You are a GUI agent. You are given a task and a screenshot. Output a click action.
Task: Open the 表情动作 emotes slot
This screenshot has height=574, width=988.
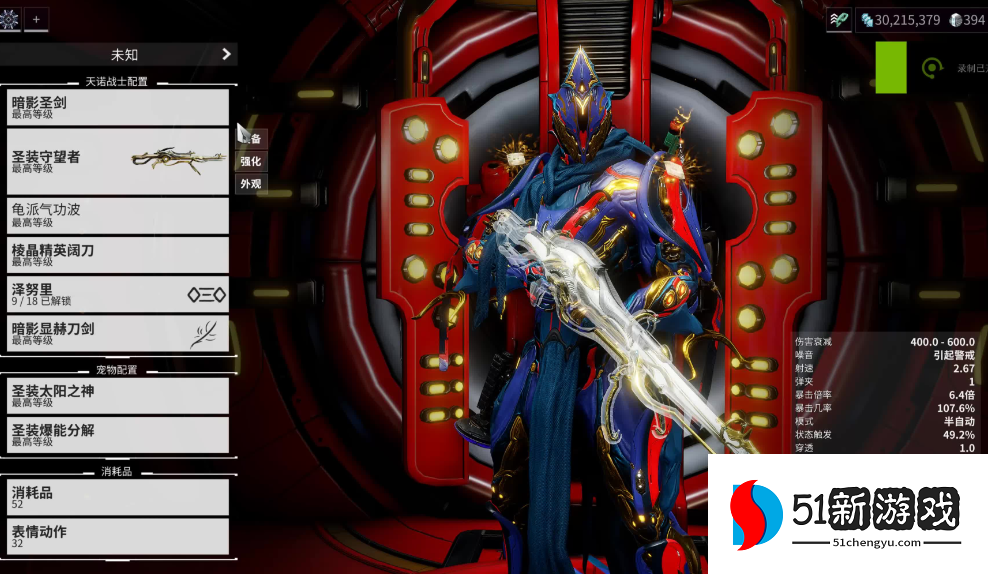click(x=118, y=536)
